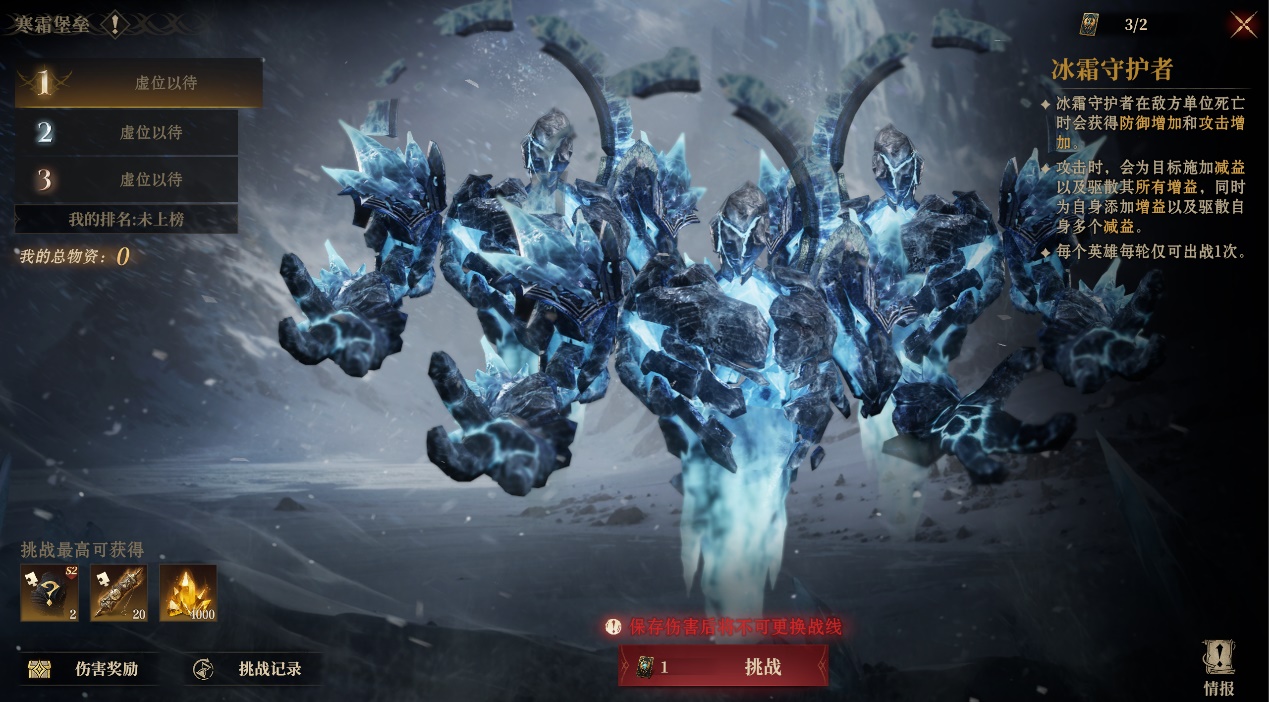This screenshot has width=1269, height=702.
Task: Select rank 1 leaderboard row
Action: click(138, 83)
